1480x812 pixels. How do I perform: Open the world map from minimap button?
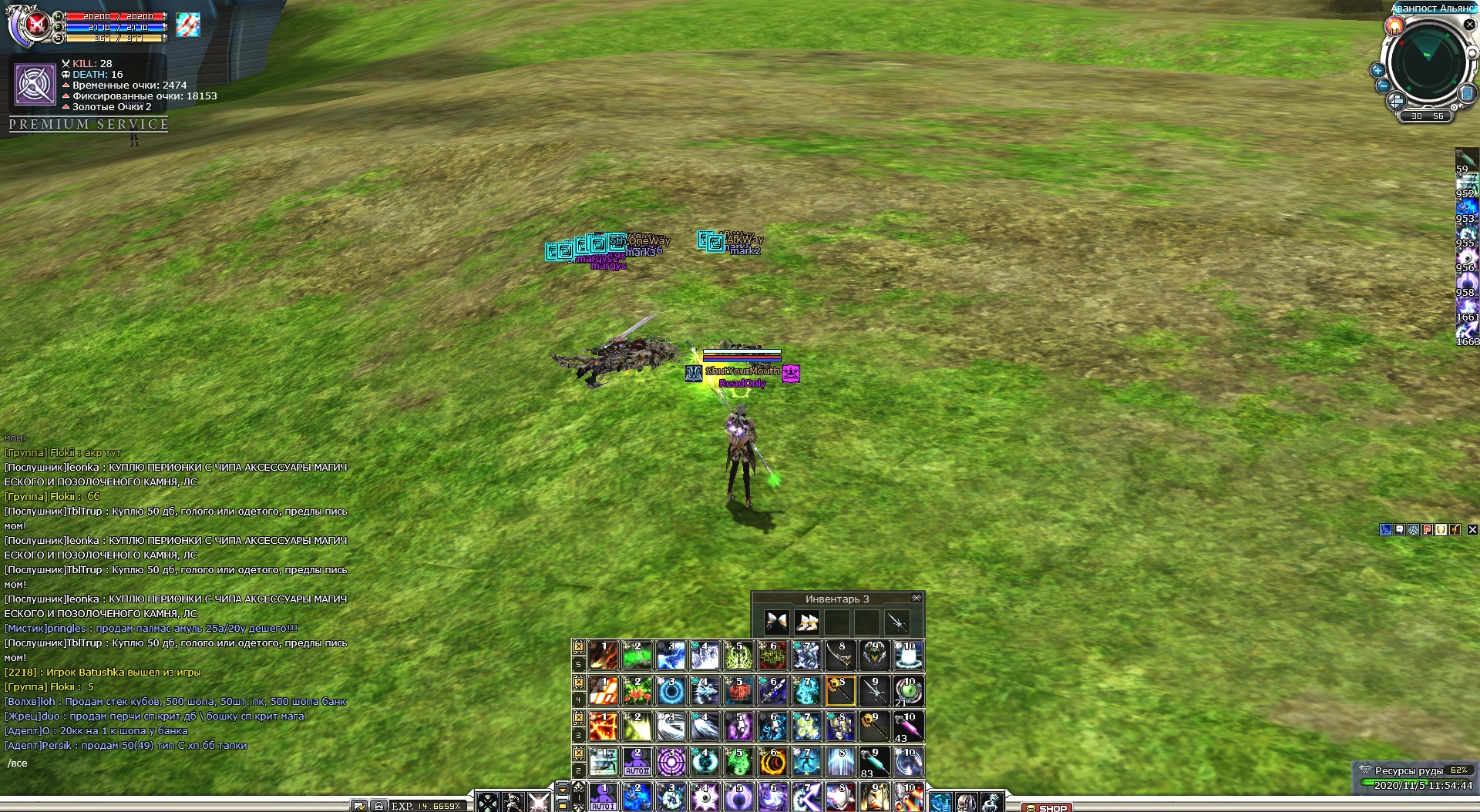pyautogui.click(x=1467, y=93)
